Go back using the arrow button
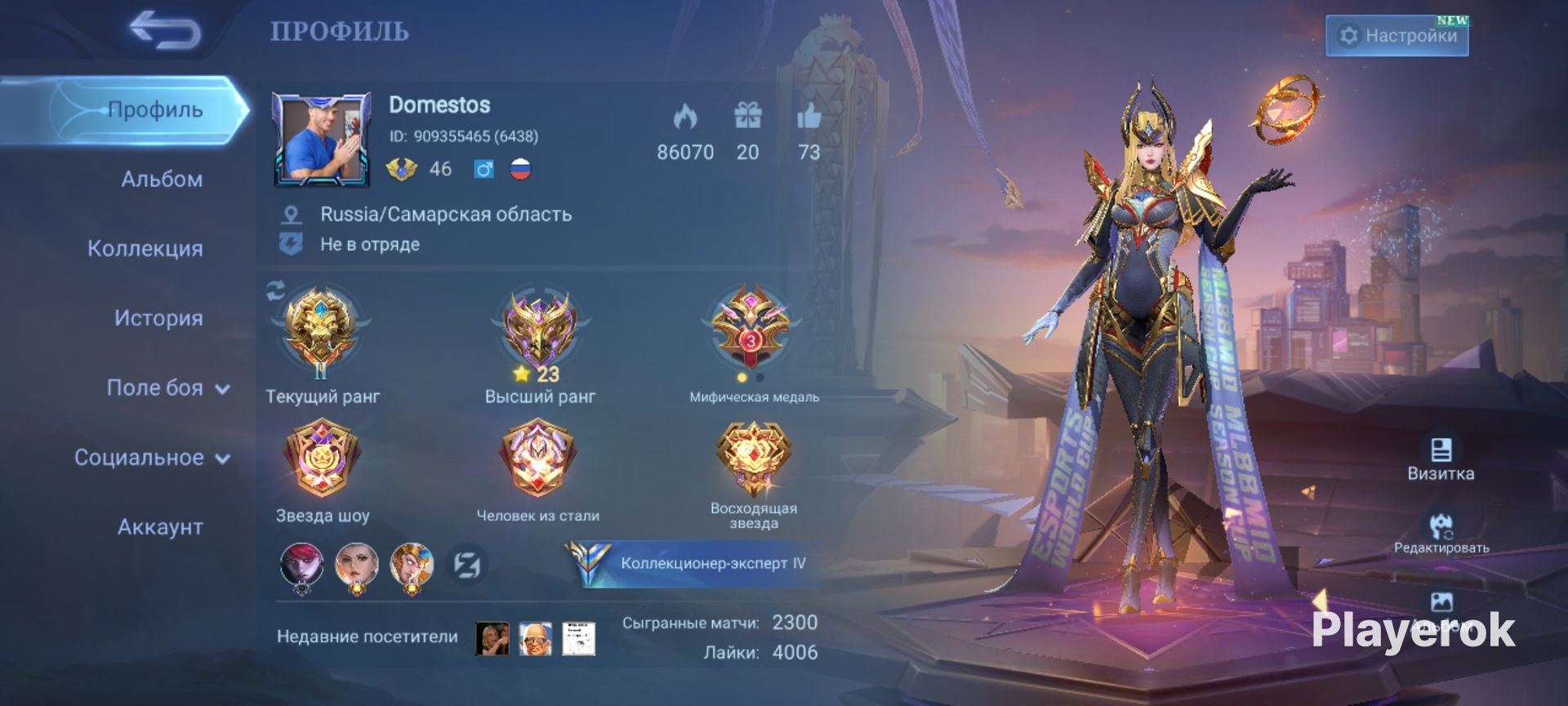 (164, 31)
